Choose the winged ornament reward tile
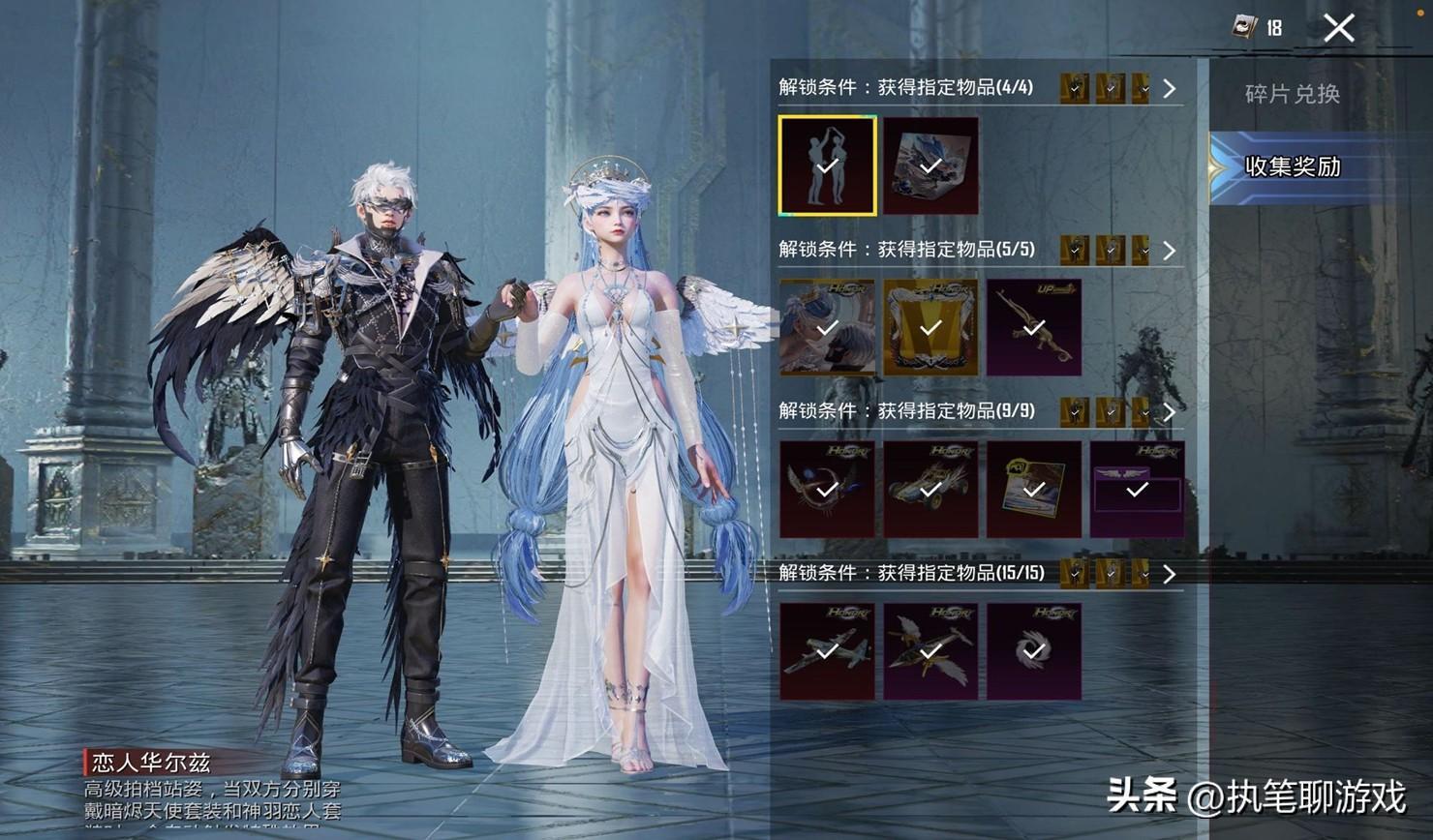This screenshot has height=840, width=1433. coord(827,490)
